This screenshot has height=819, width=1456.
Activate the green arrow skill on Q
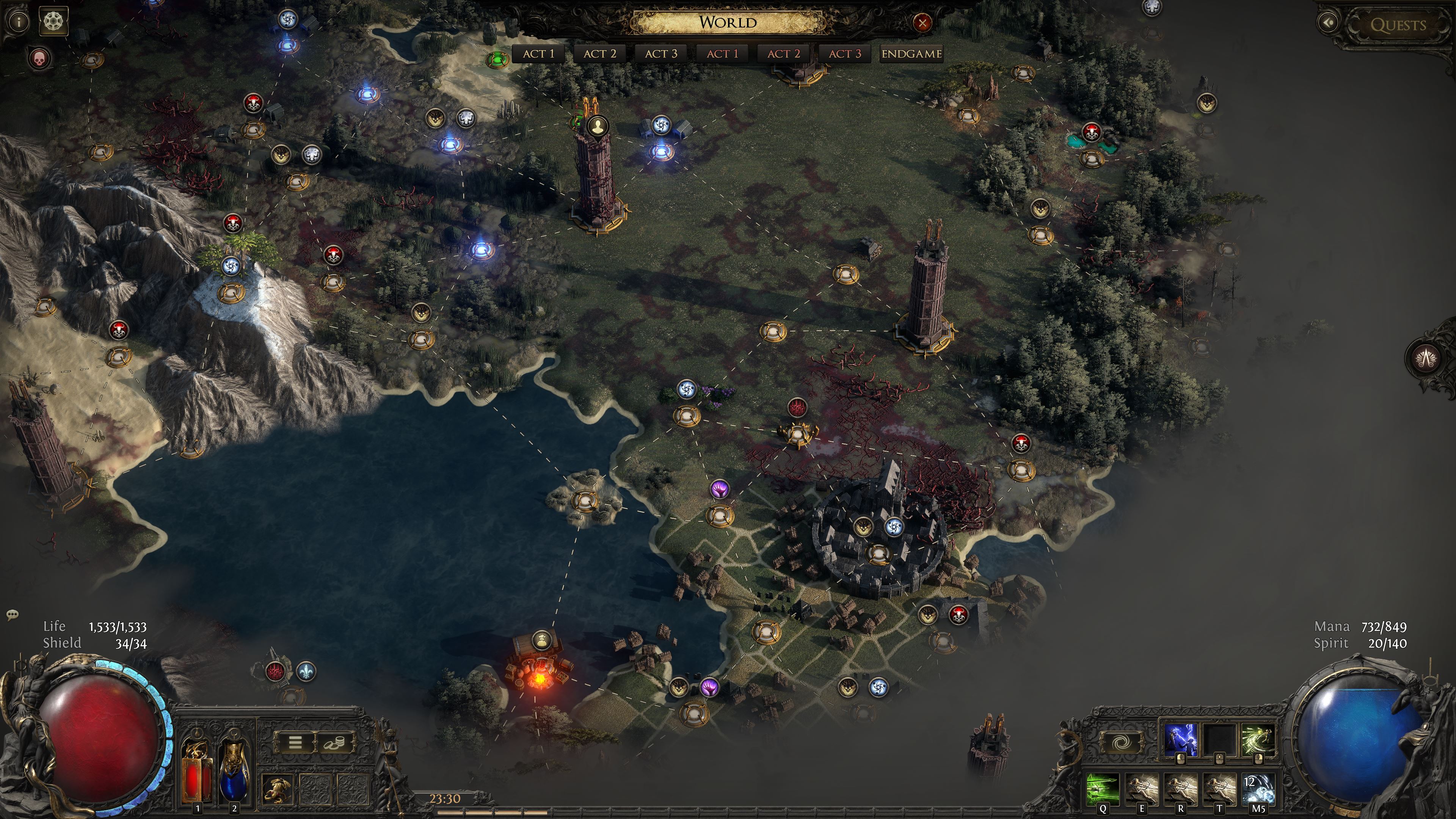click(1103, 789)
